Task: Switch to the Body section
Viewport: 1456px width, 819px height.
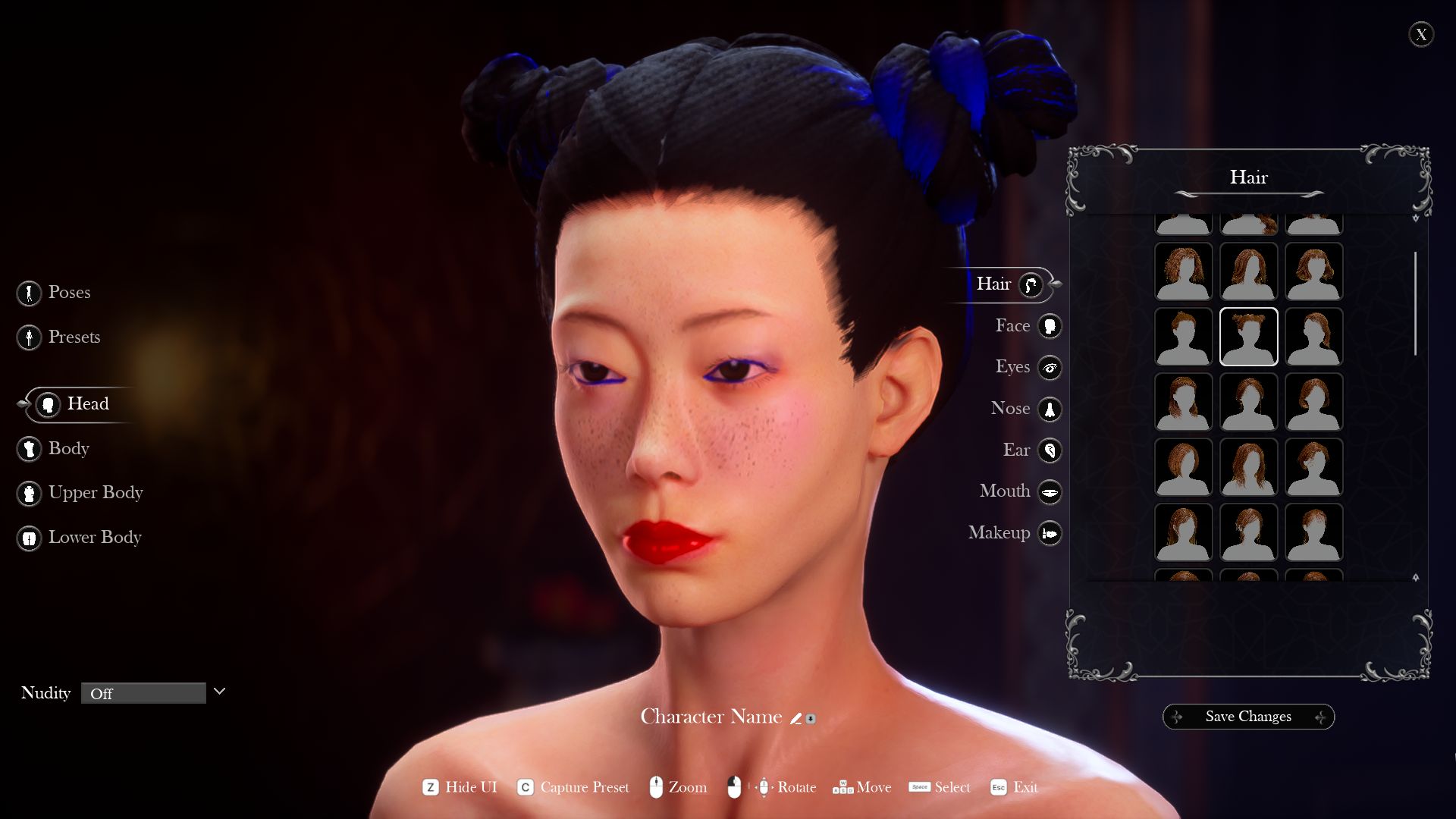Action: [x=29, y=449]
